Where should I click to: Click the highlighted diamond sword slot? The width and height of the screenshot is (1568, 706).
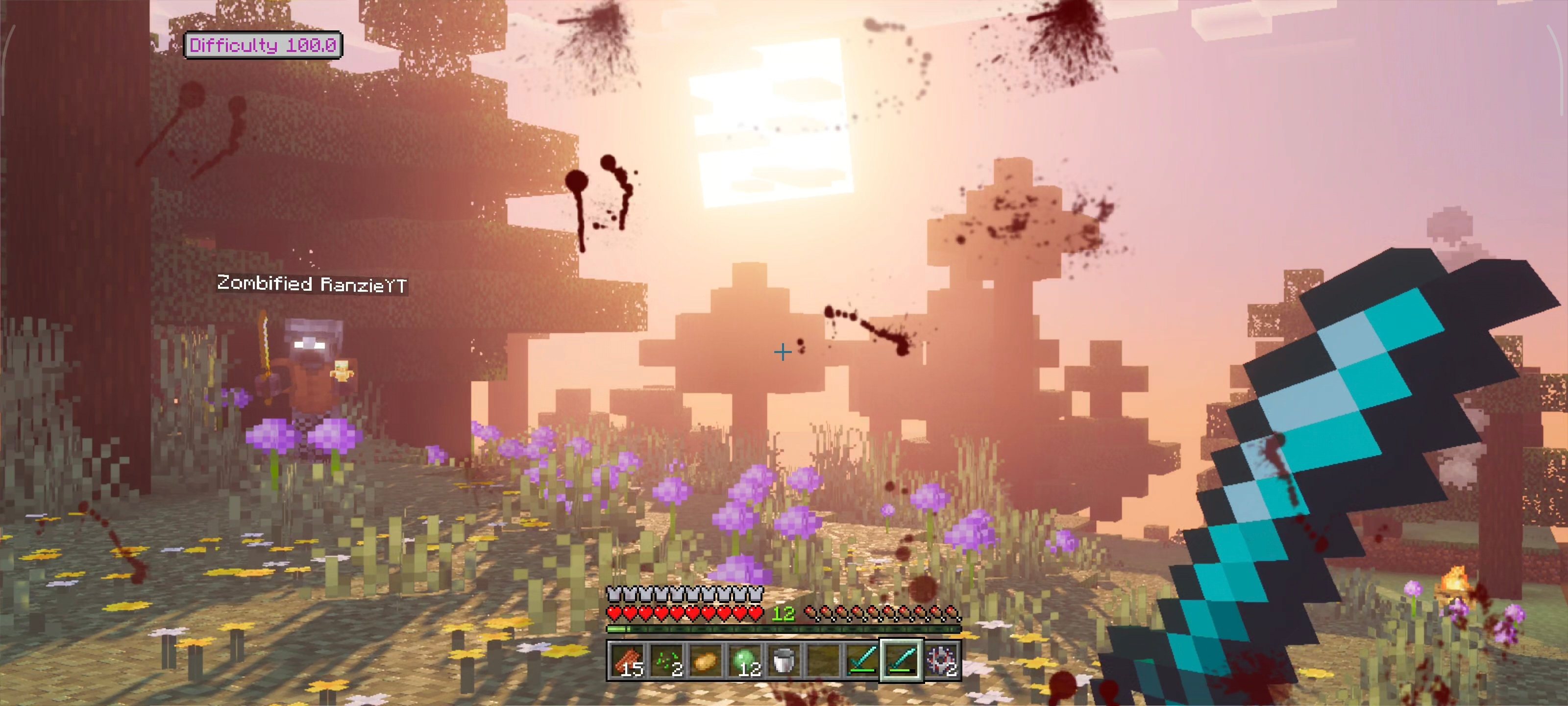[902, 660]
